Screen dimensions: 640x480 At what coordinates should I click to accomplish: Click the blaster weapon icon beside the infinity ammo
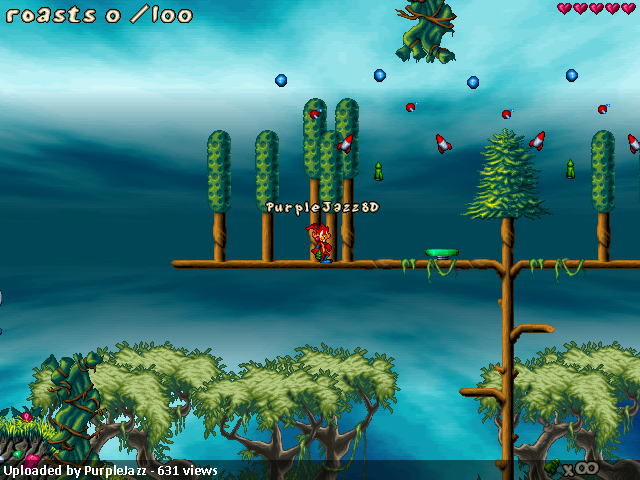click(552, 466)
